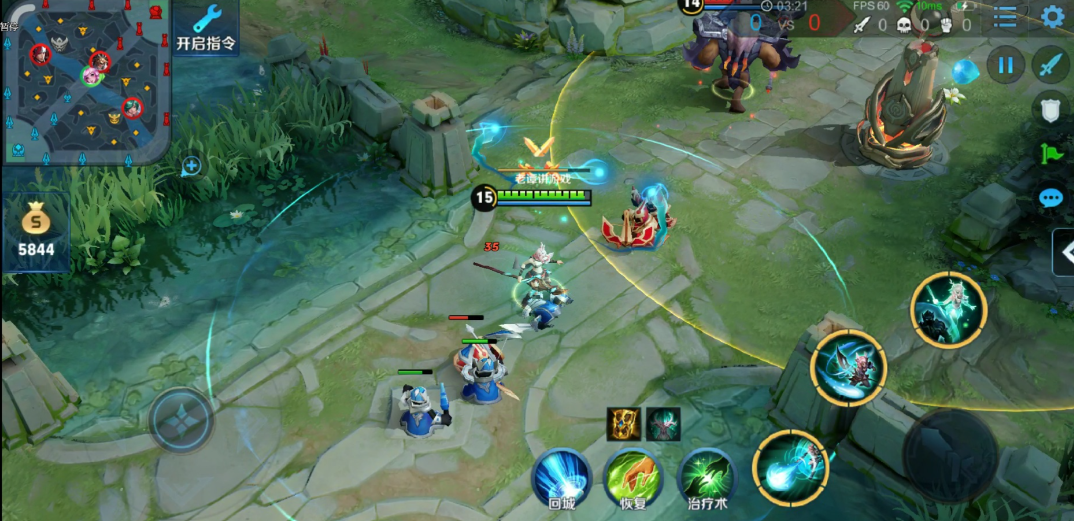Viewport: 1074px width, 521px height.
Task: Open the scoreboard list icon
Action: tap(1005, 17)
